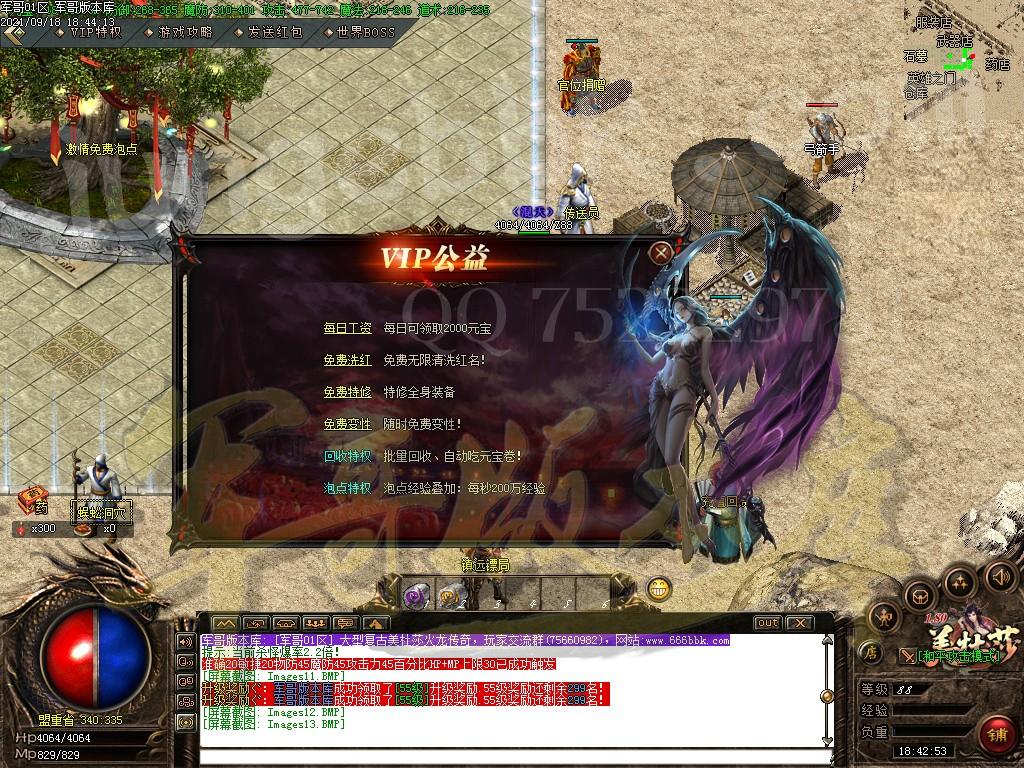Choose 免费特修 free repair
Screen dimensions: 1024x768
pos(347,392)
